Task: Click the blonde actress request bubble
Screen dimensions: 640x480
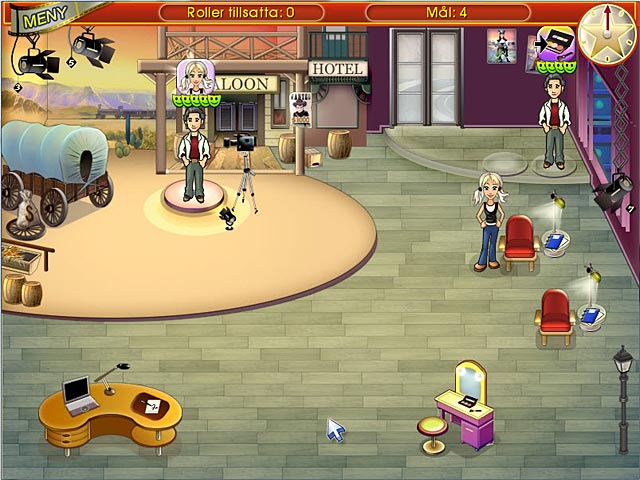Action: (x=194, y=76)
